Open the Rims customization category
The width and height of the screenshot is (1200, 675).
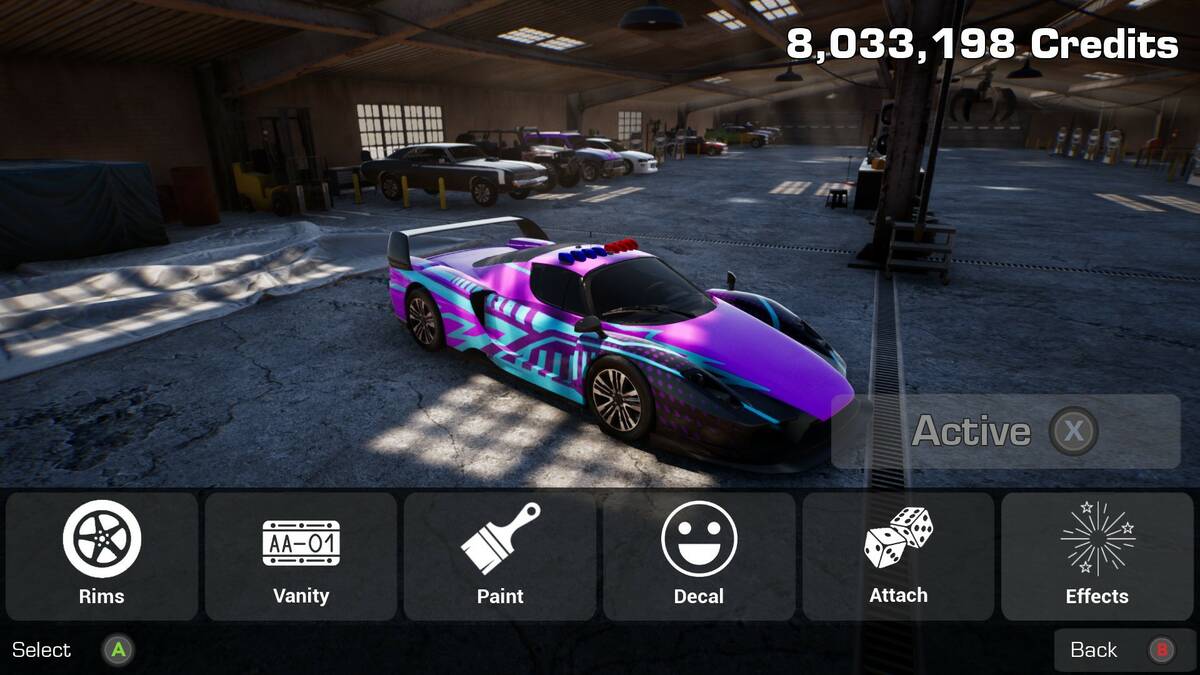(102, 556)
